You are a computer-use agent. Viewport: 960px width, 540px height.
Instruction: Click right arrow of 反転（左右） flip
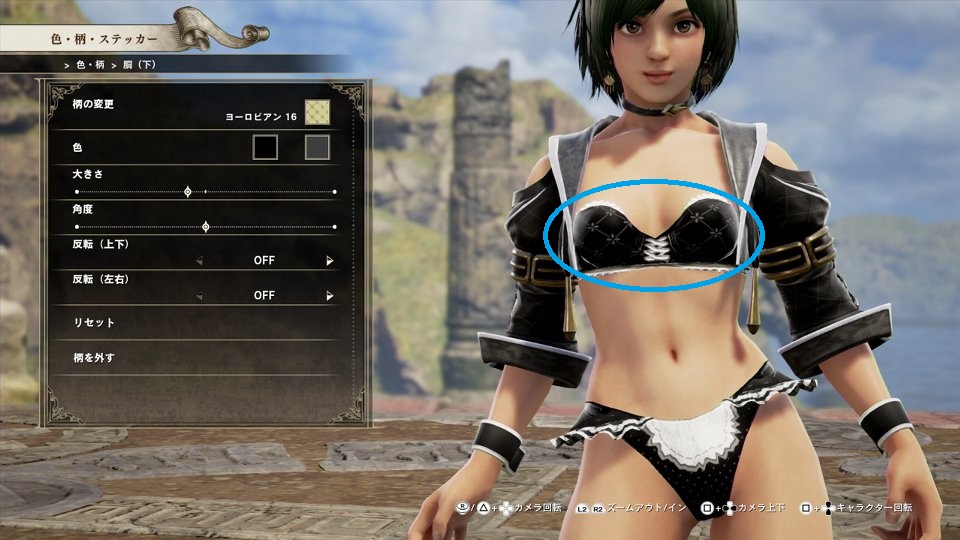pyautogui.click(x=329, y=296)
